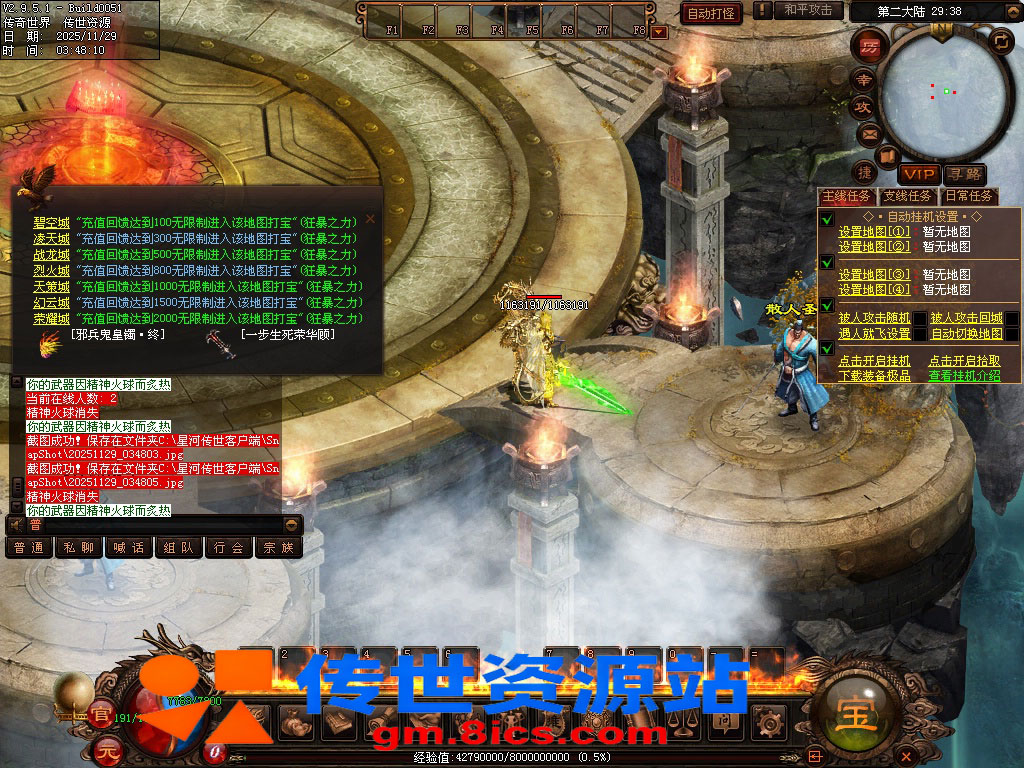This screenshot has height=768, width=1024.
Task: Tick the 被人攻击回城 checkbox
Action: [1012, 318]
